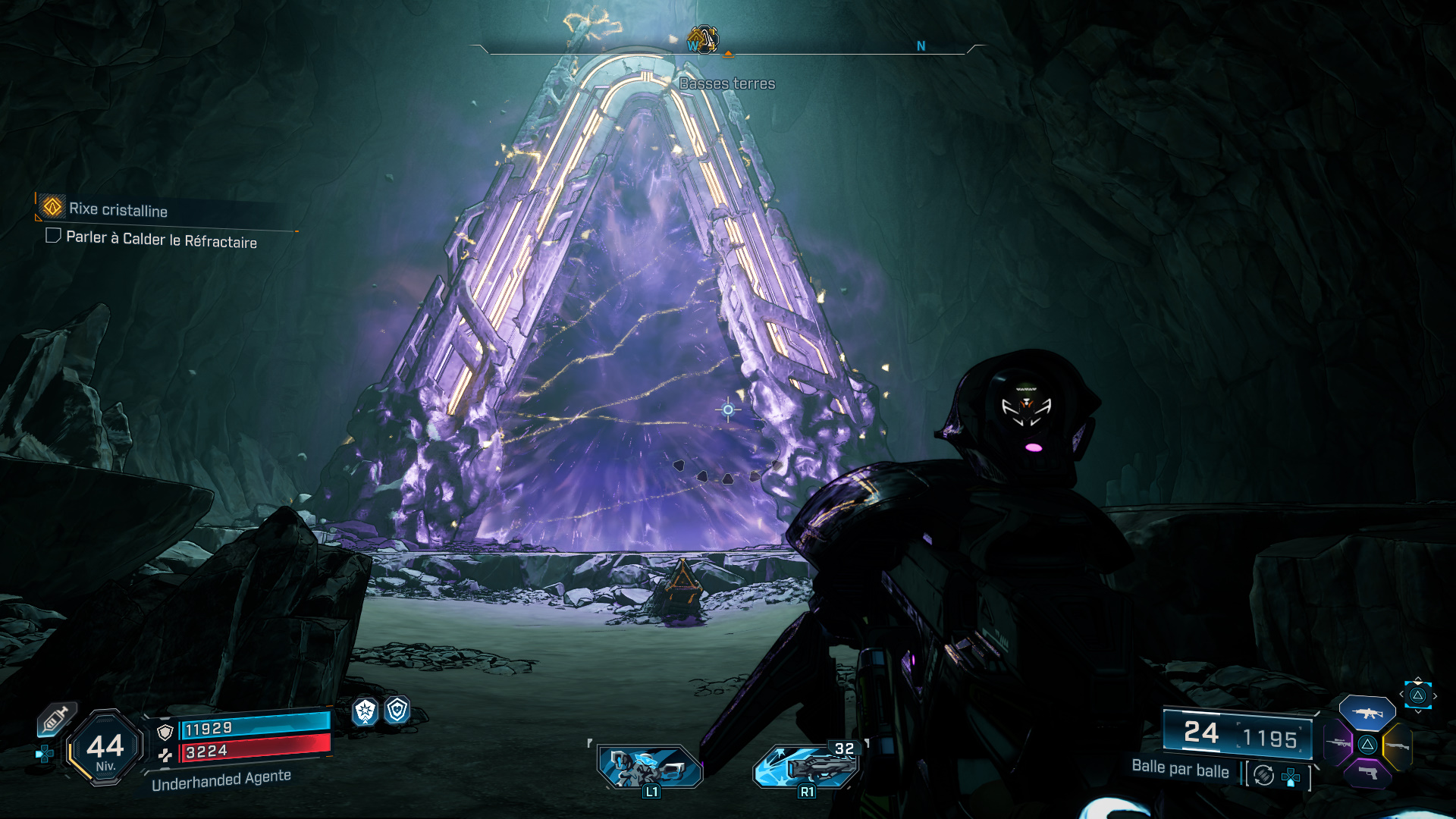Select the sniper rifle weapon slot
The image size is (1456, 819).
pyautogui.click(x=1339, y=742)
